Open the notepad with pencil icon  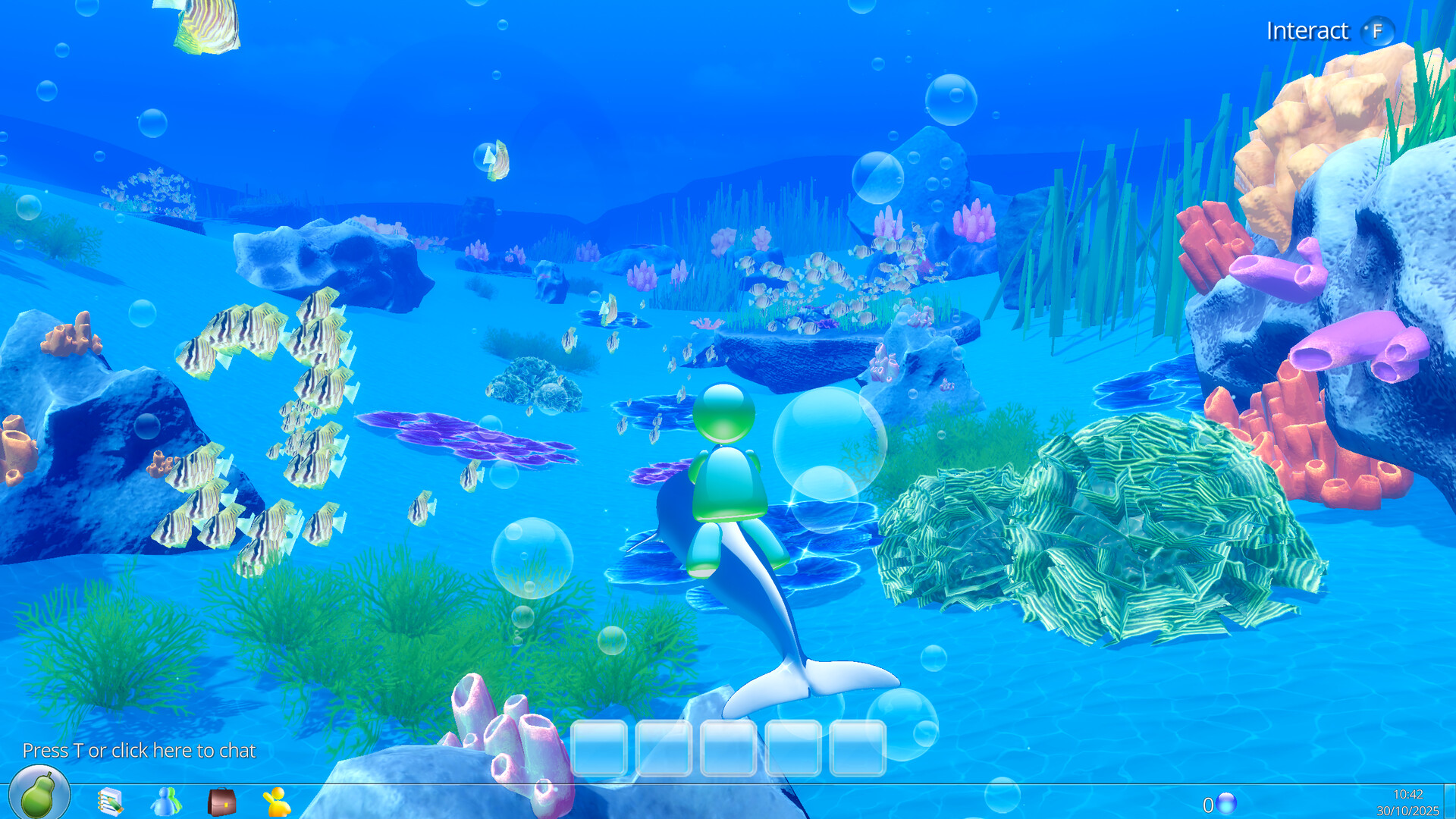click(x=111, y=802)
